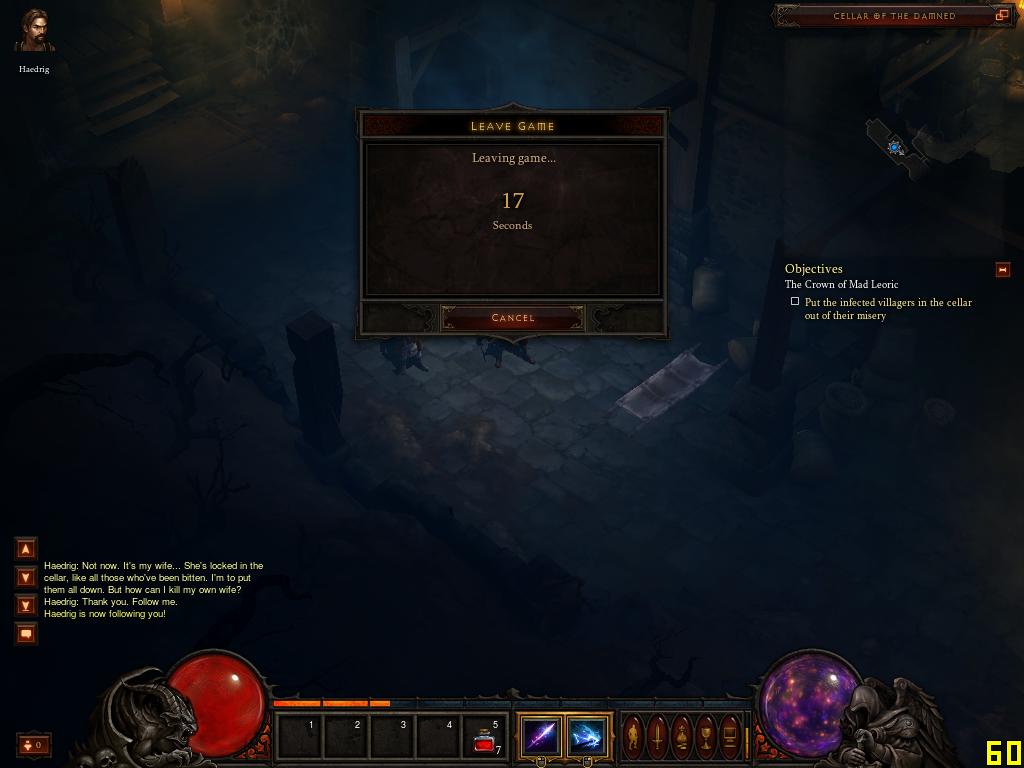The image size is (1024, 768).
Task: Select the cellar villagers objective checkbox
Action: tap(795, 301)
